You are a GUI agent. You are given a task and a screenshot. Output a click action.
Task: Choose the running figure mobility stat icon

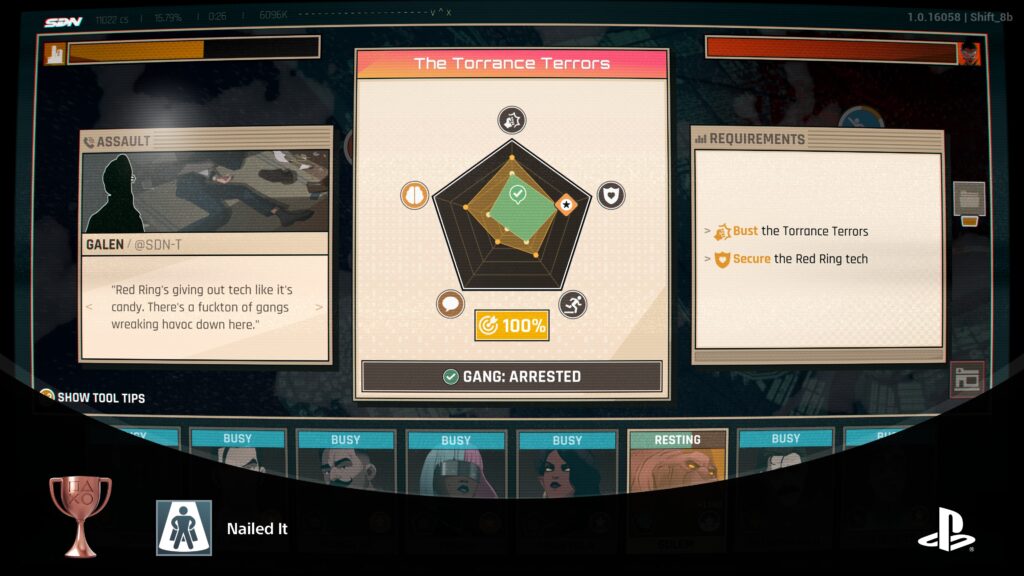coord(573,305)
